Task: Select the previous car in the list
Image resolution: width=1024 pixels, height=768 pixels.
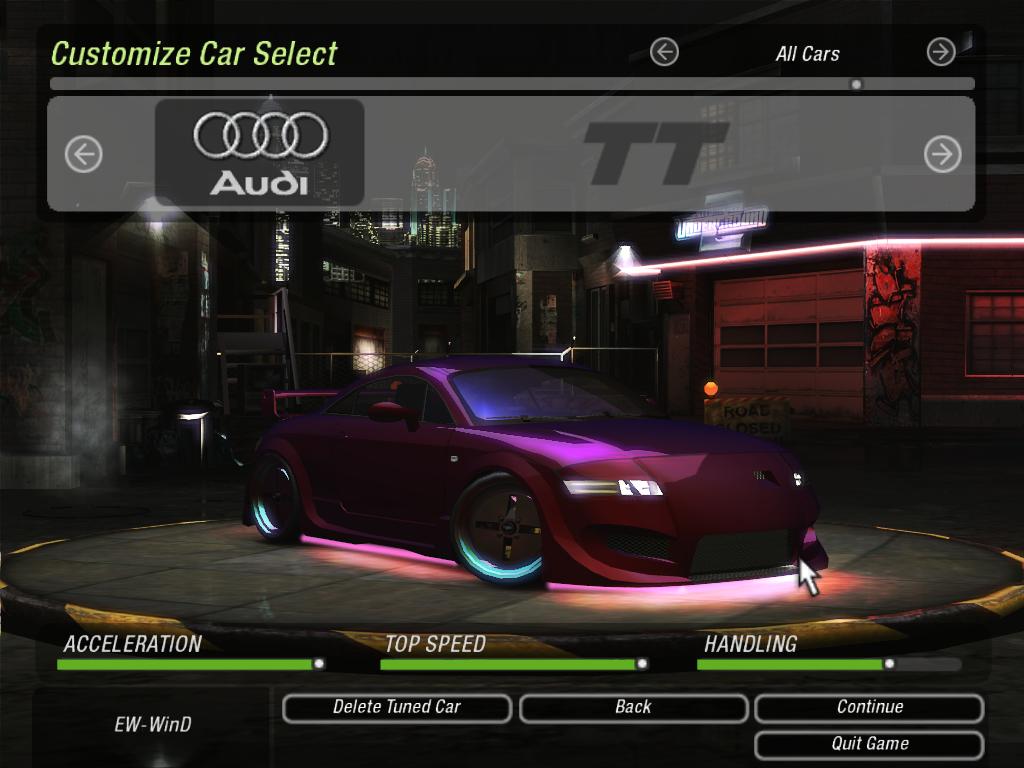Action: point(84,154)
